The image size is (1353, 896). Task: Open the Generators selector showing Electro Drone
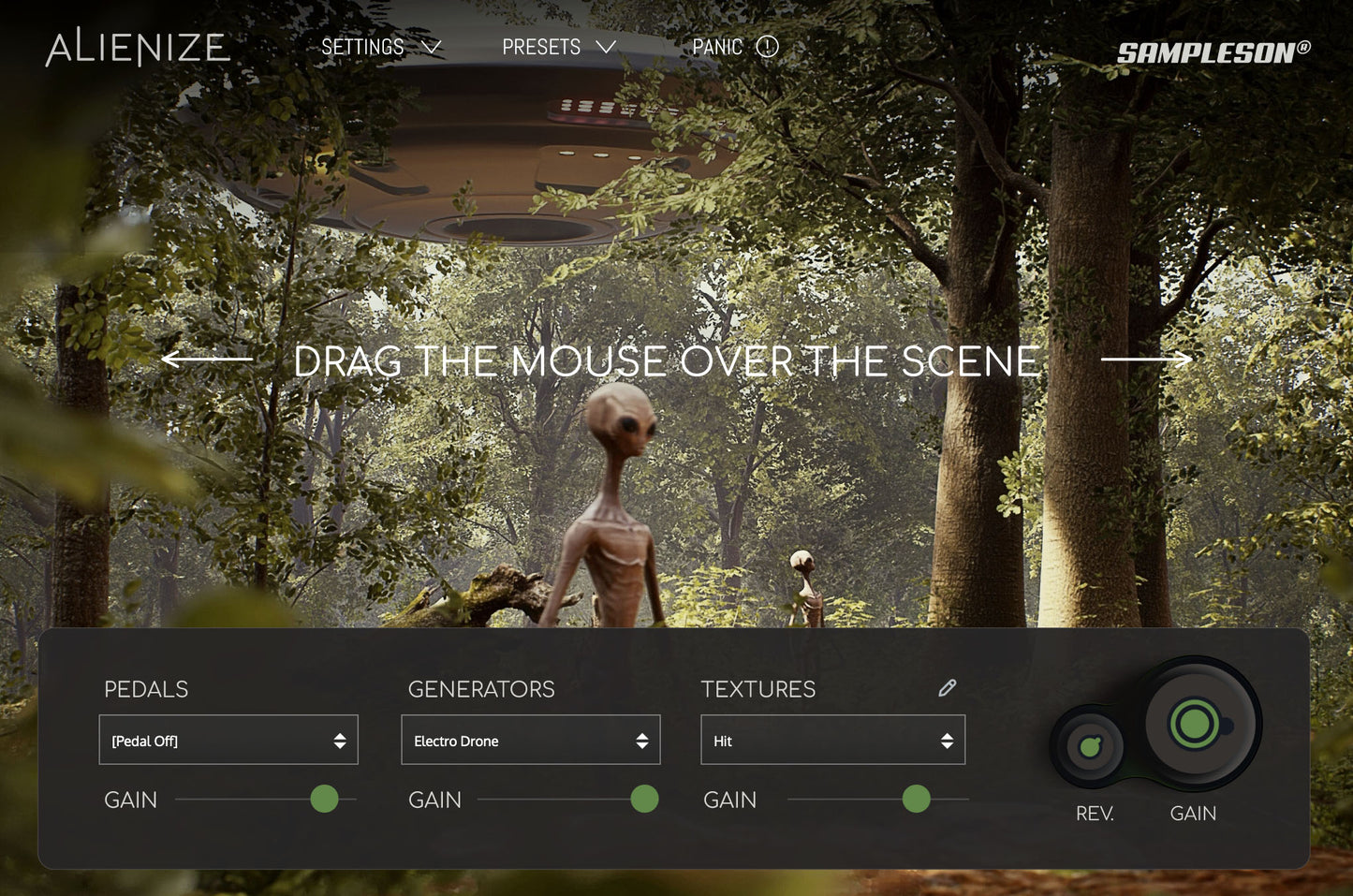530,741
